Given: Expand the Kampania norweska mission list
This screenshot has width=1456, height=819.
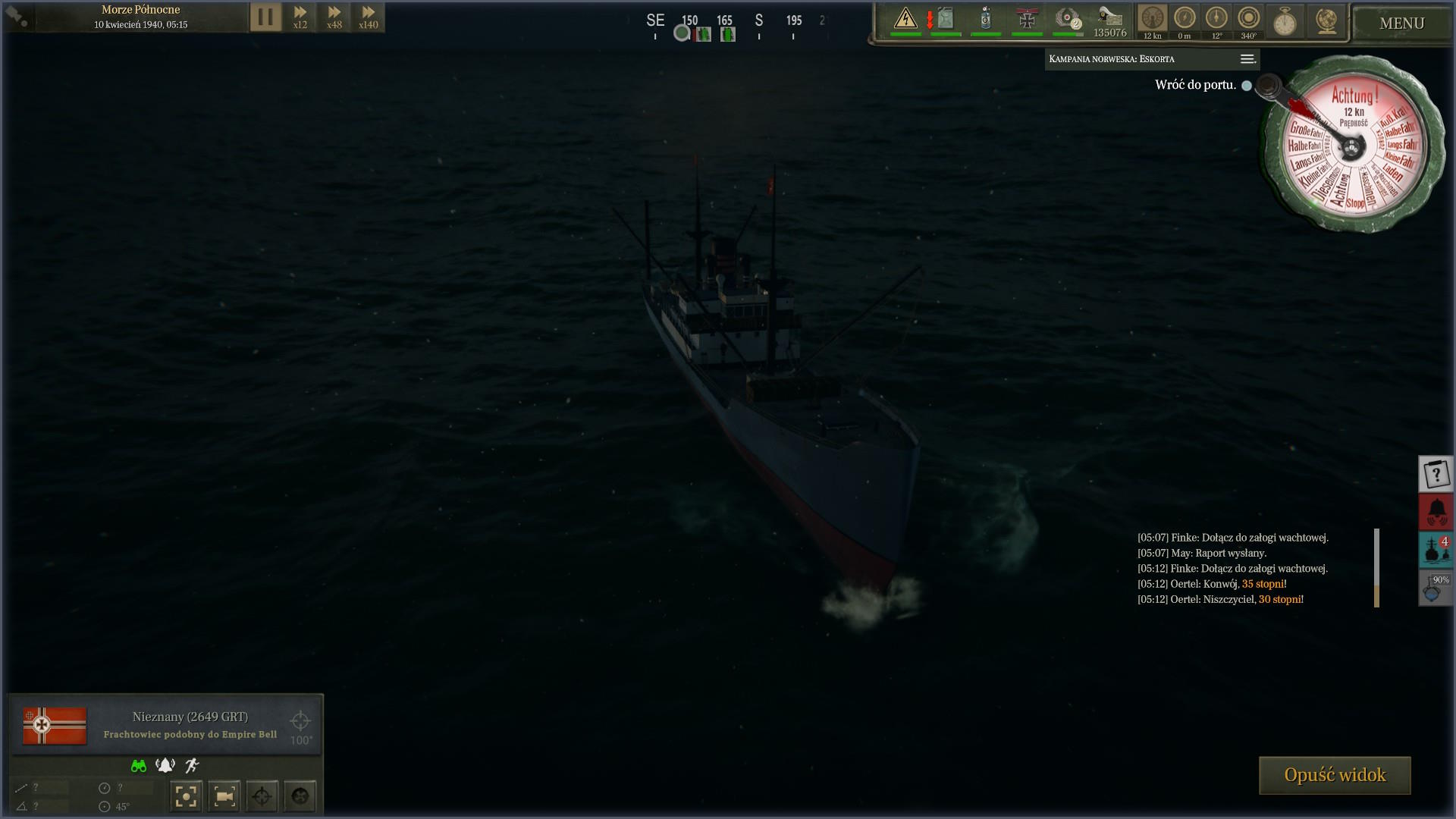Looking at the screenshot, I should 1247,59.
